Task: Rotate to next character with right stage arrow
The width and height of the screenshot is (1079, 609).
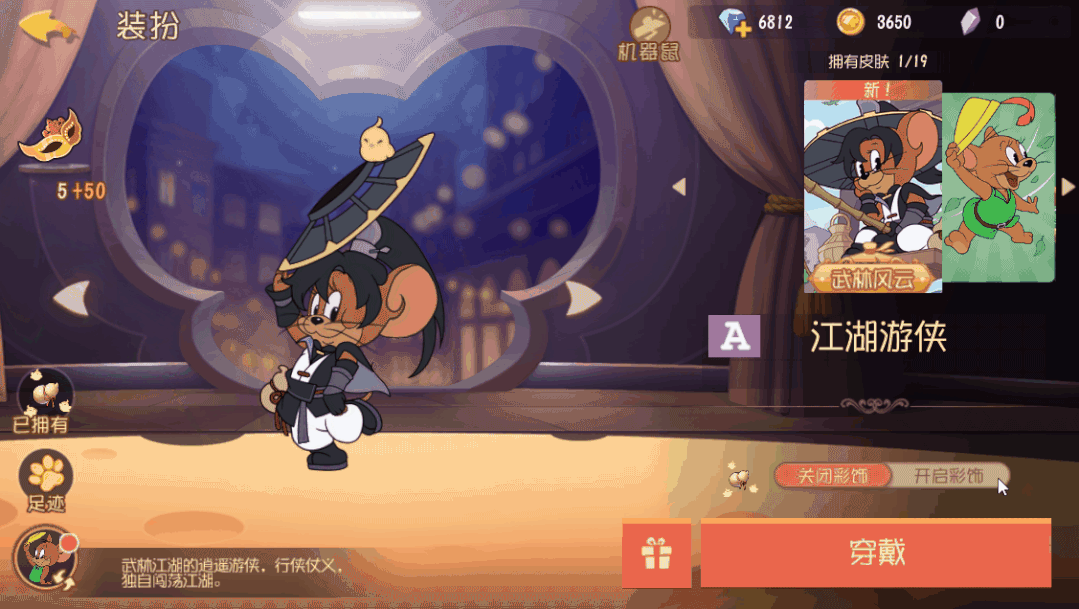Action: 583,297
